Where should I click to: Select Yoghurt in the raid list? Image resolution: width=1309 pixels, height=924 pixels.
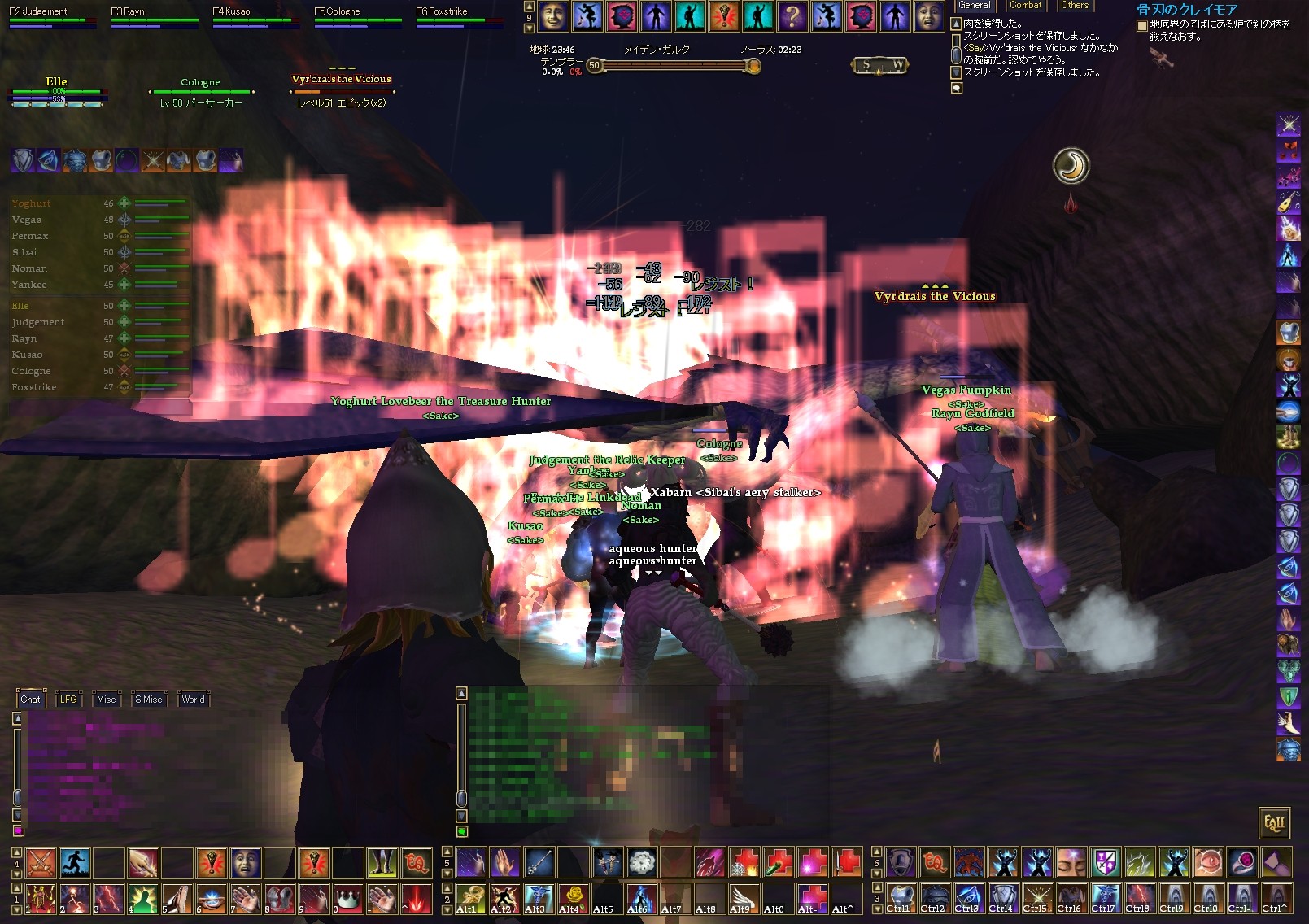click(31, 203)
